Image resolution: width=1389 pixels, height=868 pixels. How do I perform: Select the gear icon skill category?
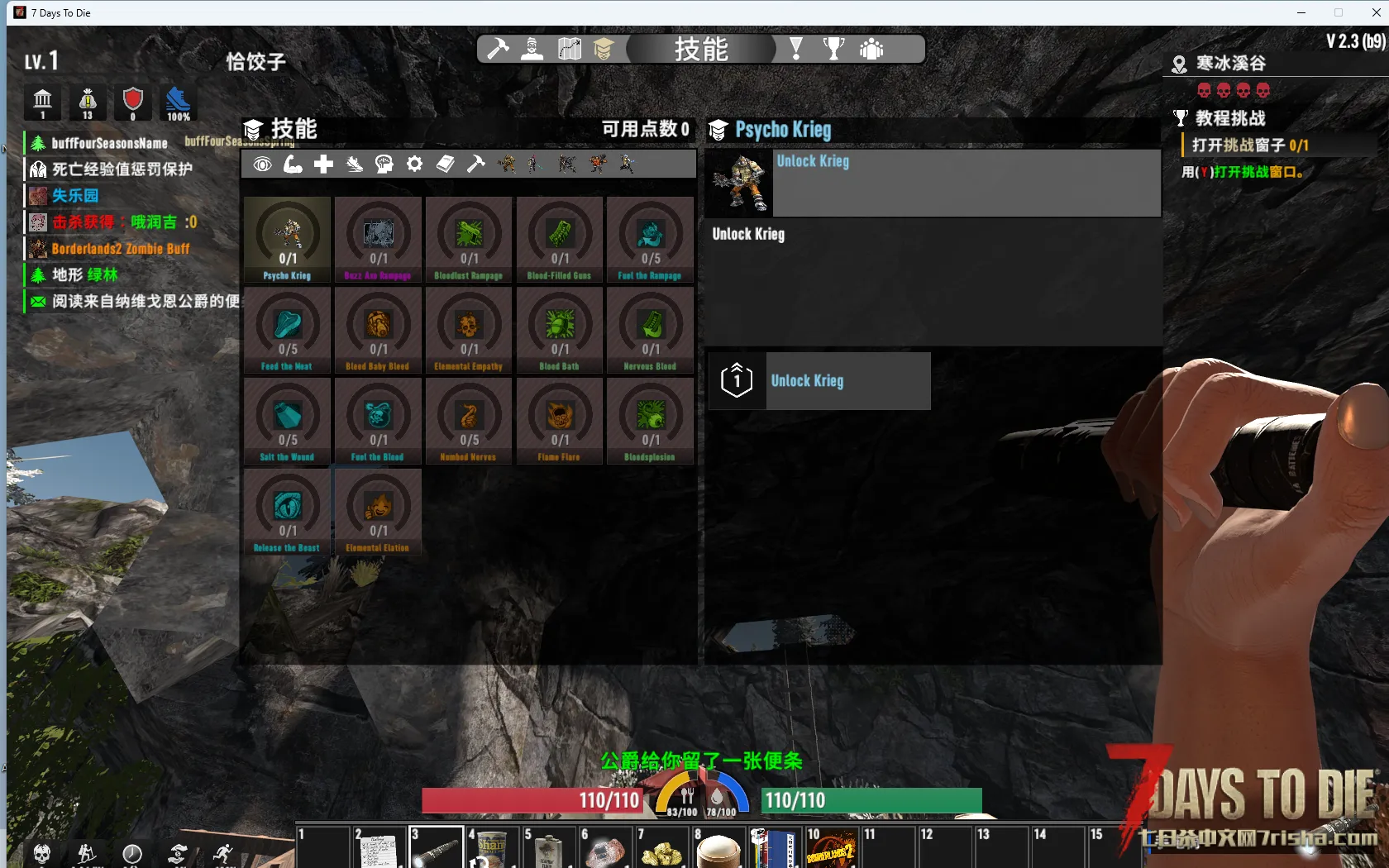[415, 165]
